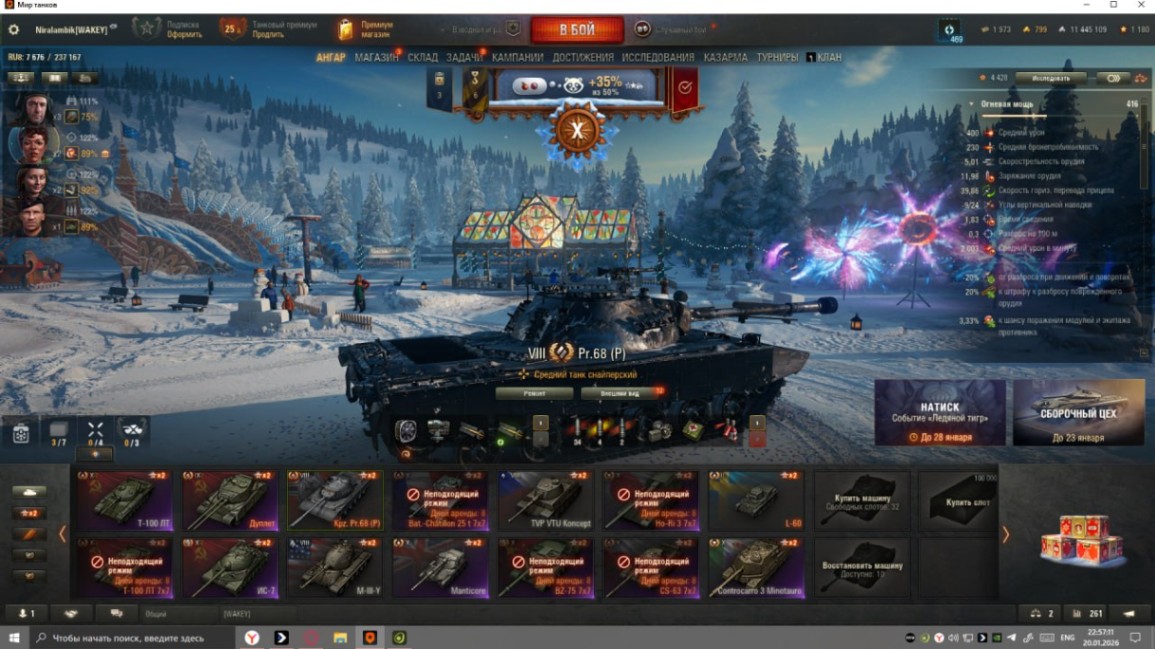Open the «Купить машину» slot
Viewport: 1155px width, 649px height.
coord(862,500)
